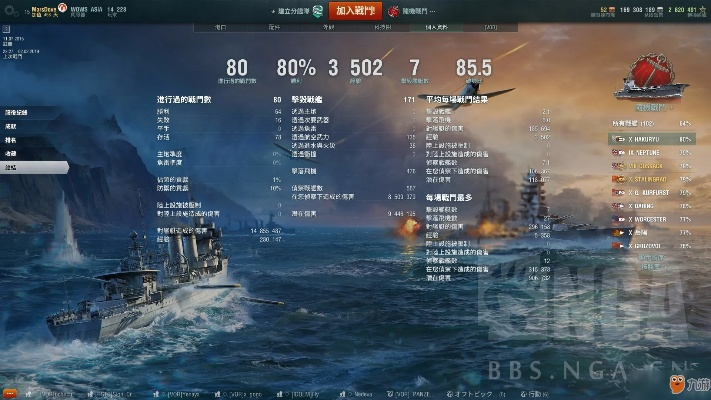The width and height of the screenshot is (711, 400).
Task: Select X Grozovoi ship row
Action: click(648, 245)
